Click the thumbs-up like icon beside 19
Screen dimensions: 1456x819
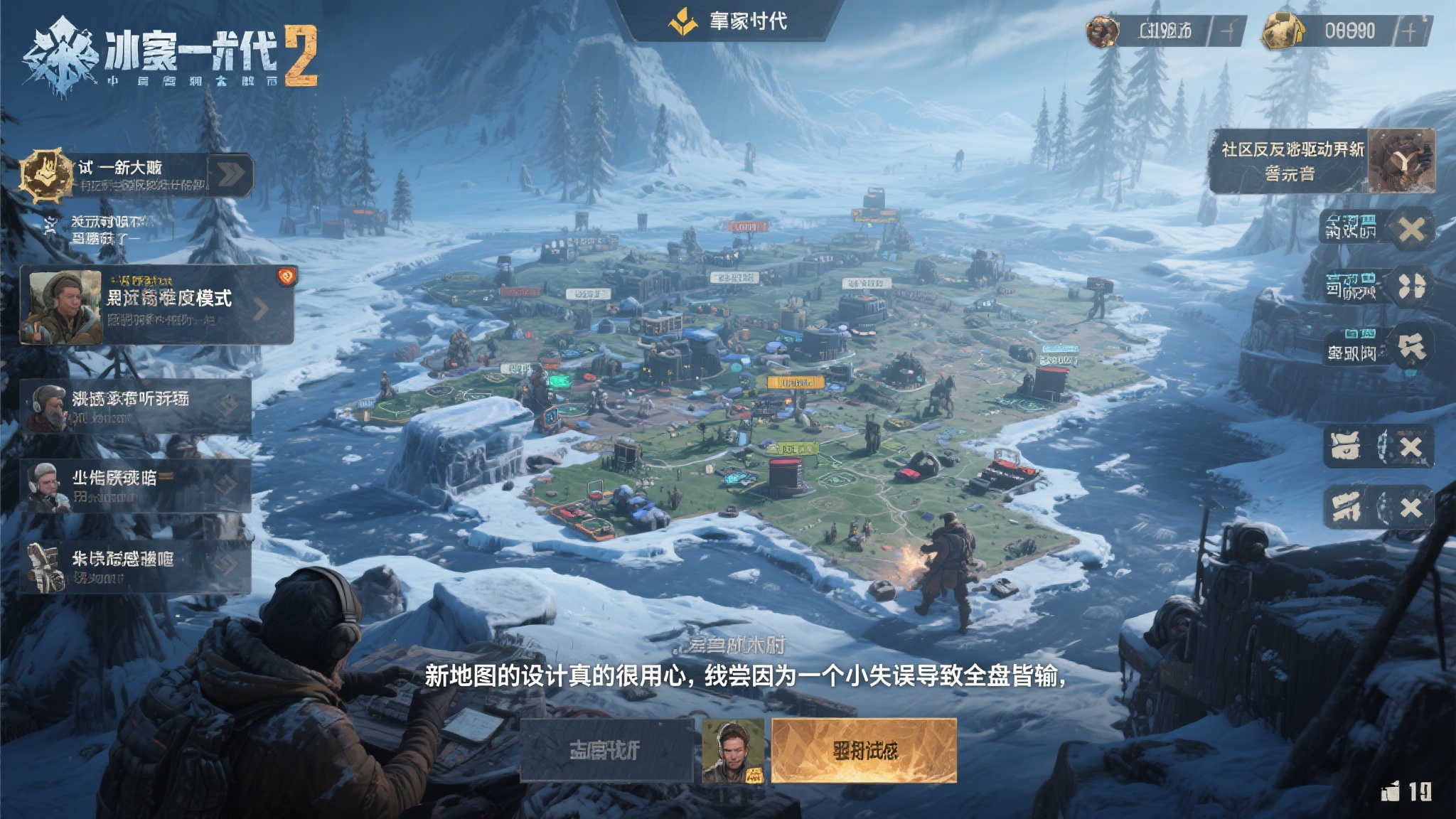[x=1391, y=791]
